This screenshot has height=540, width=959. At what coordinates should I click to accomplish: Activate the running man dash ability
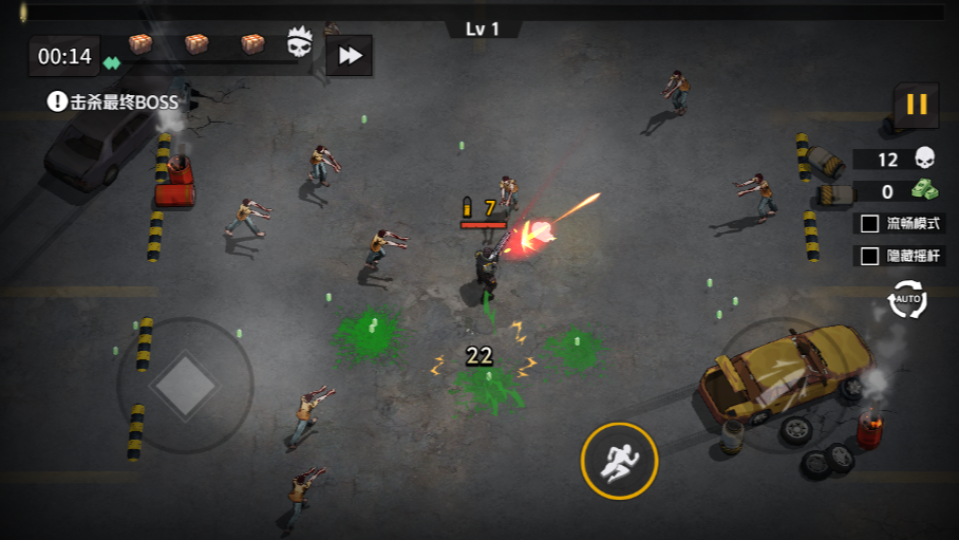click(x=619, y=461)
